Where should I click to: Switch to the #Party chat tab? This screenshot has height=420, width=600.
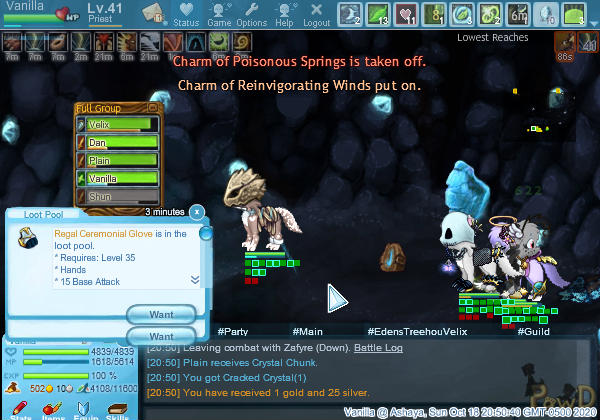(232, 330)
